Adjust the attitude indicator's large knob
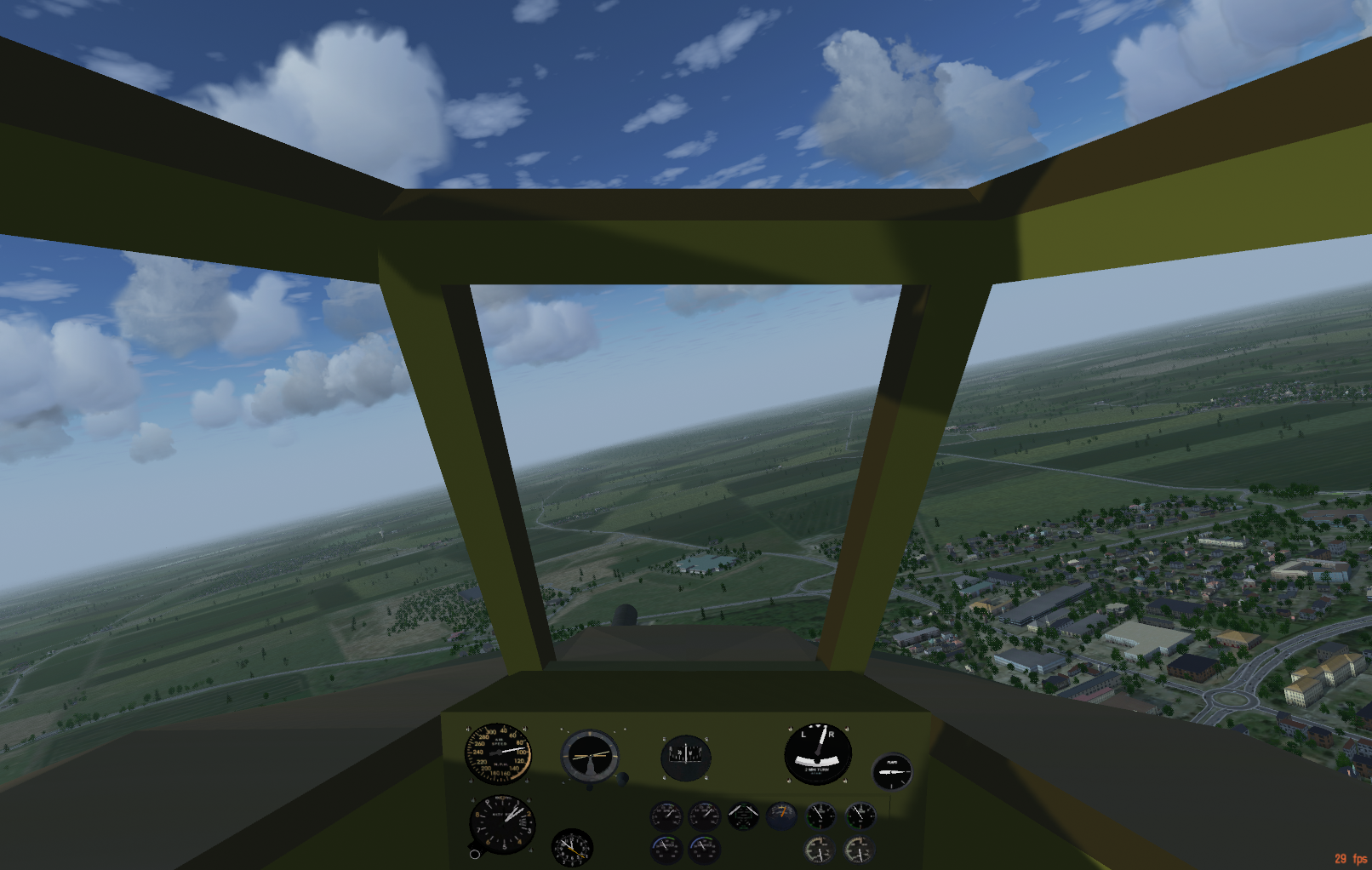 pos(622,778)
